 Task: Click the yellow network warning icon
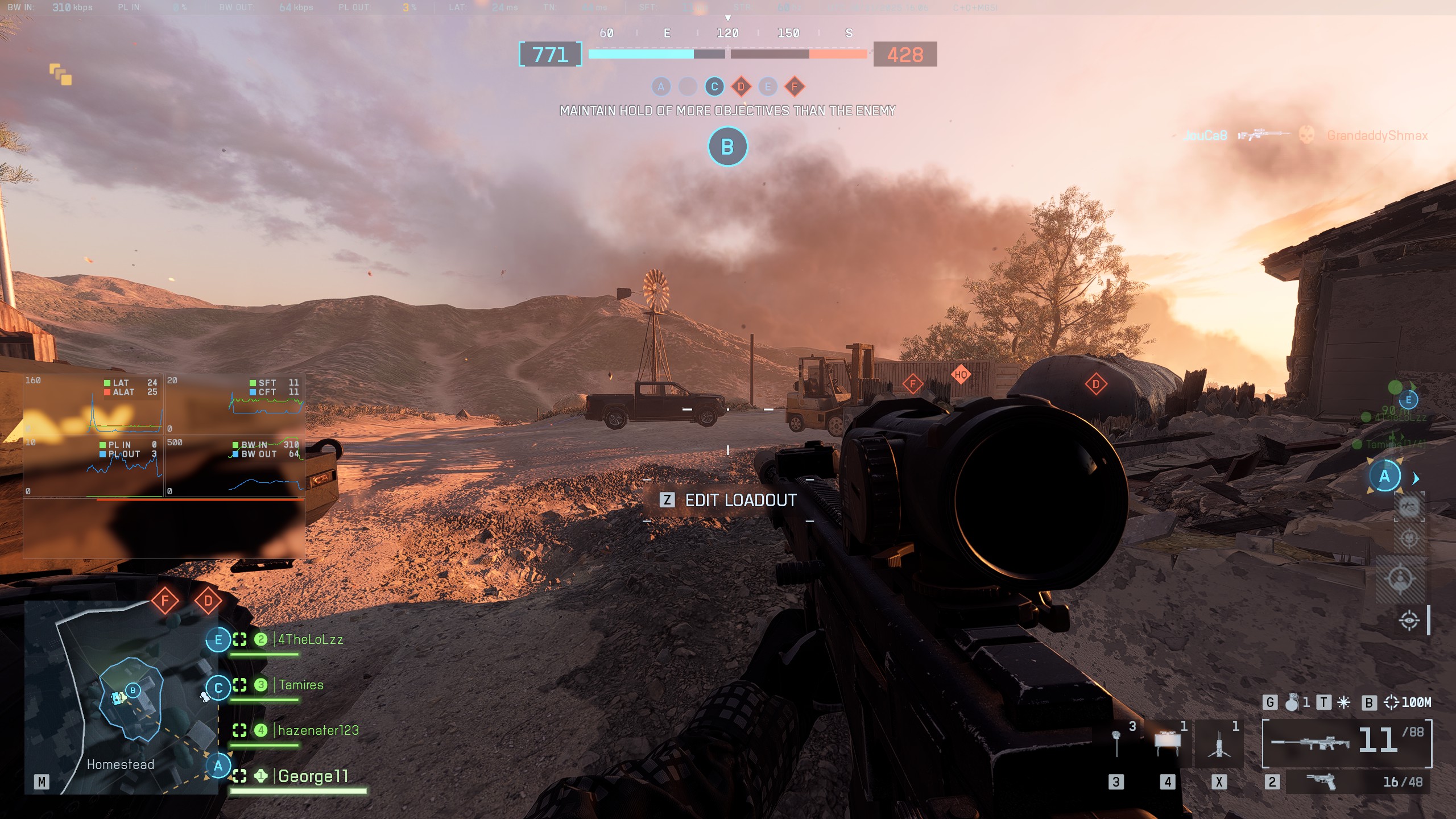[x=60, y=75]
